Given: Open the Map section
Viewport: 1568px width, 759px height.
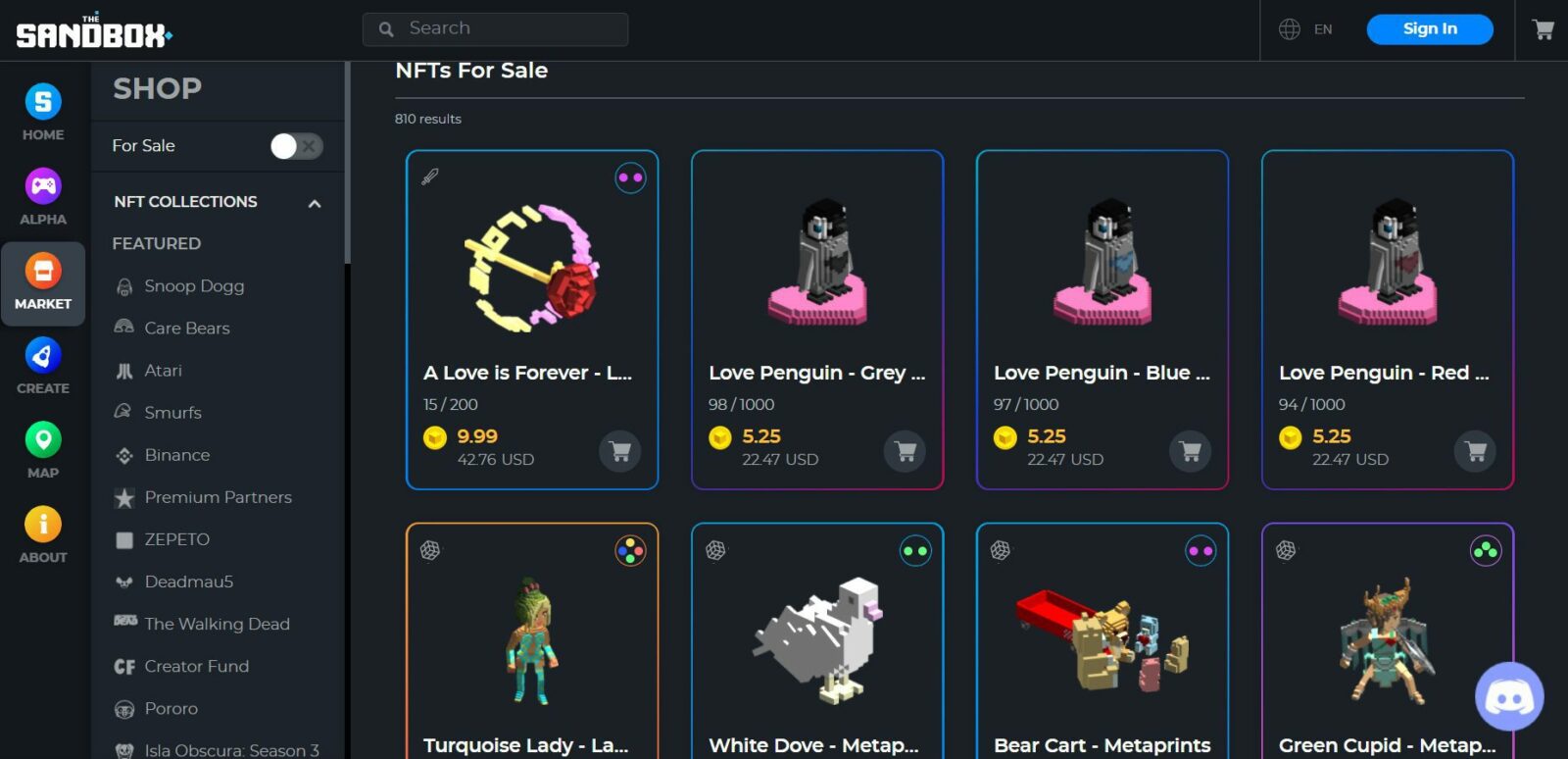Looking at the screenshot, I should click(x=43, y=450).
